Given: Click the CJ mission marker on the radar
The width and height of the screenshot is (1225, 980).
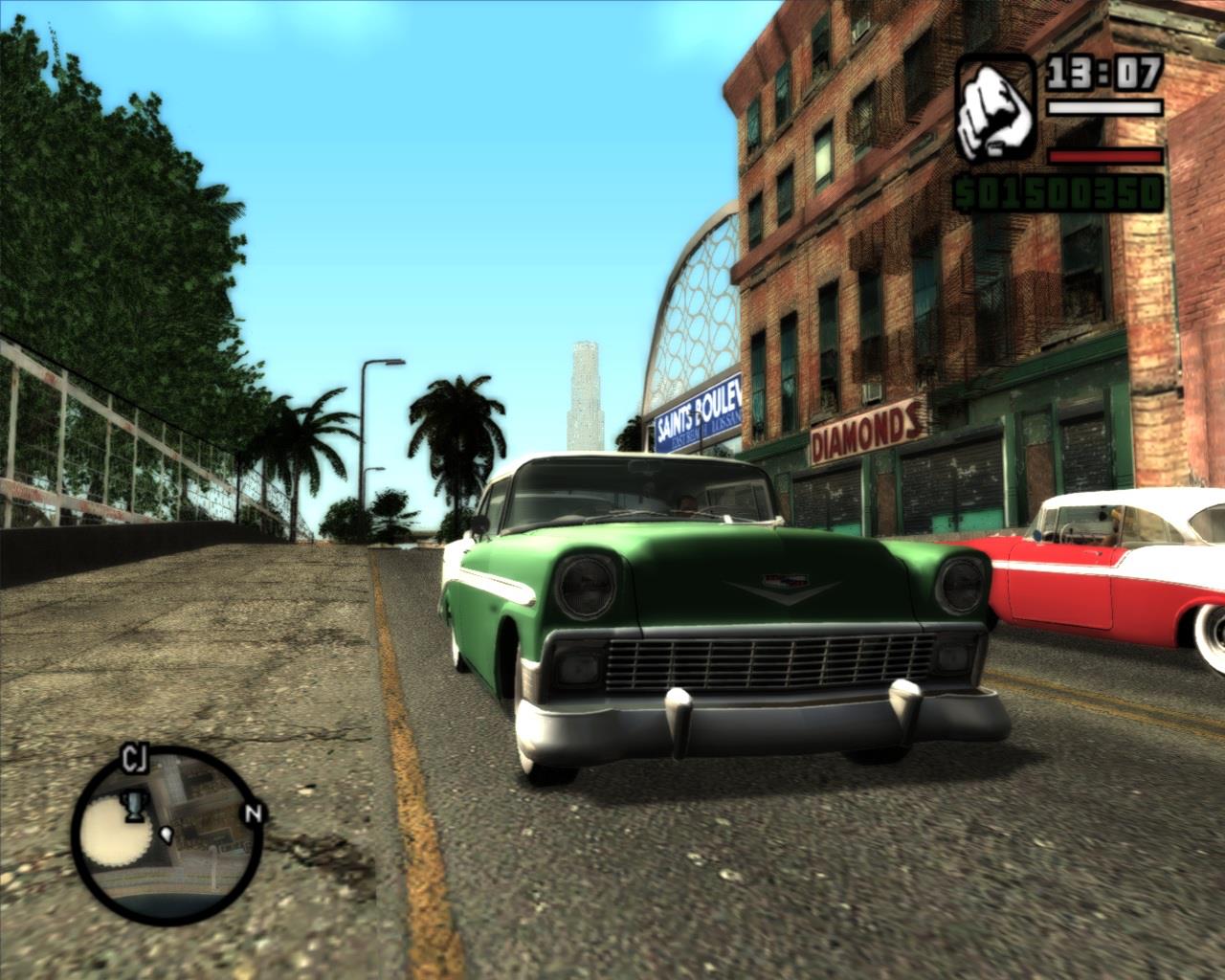Looking at the screenshot, I should (134, 759).
